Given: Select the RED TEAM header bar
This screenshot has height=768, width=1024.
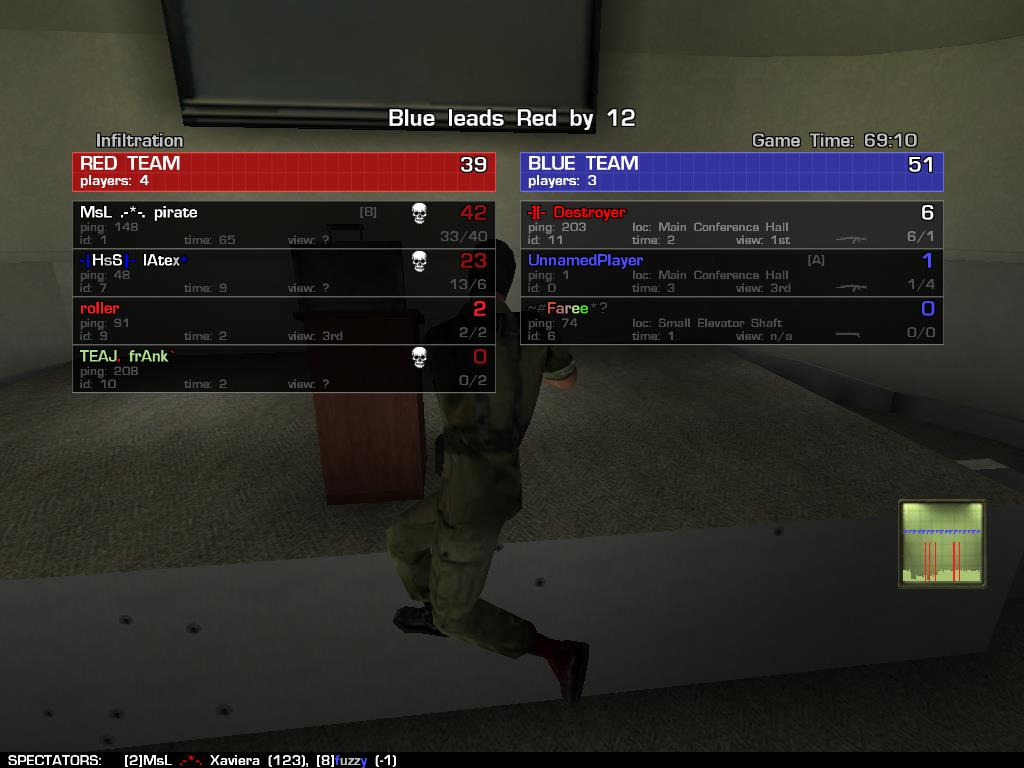Looking at the screenshot, I should 283,171.
